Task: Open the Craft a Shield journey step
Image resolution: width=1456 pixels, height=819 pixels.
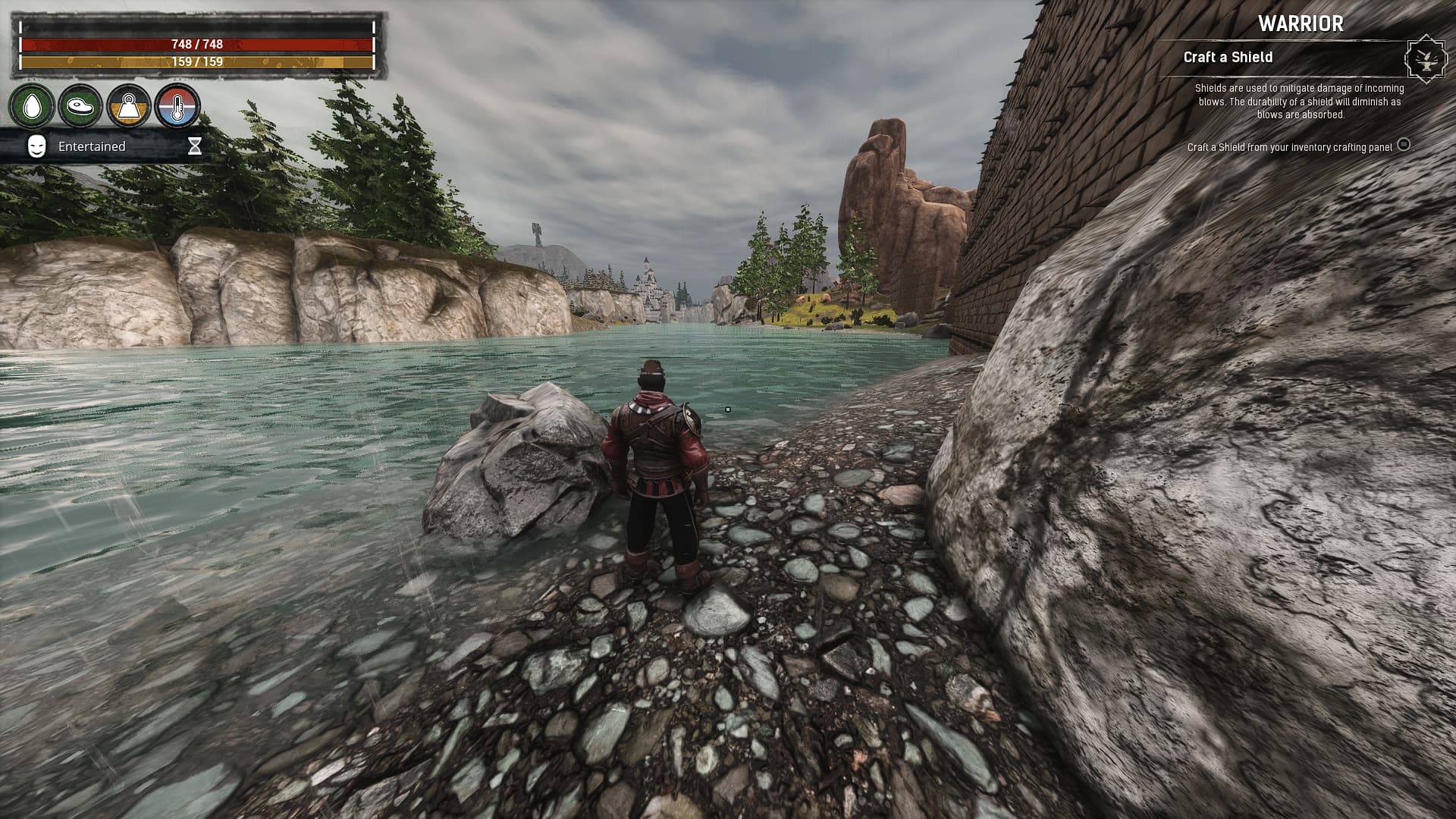Action: 1228,58
